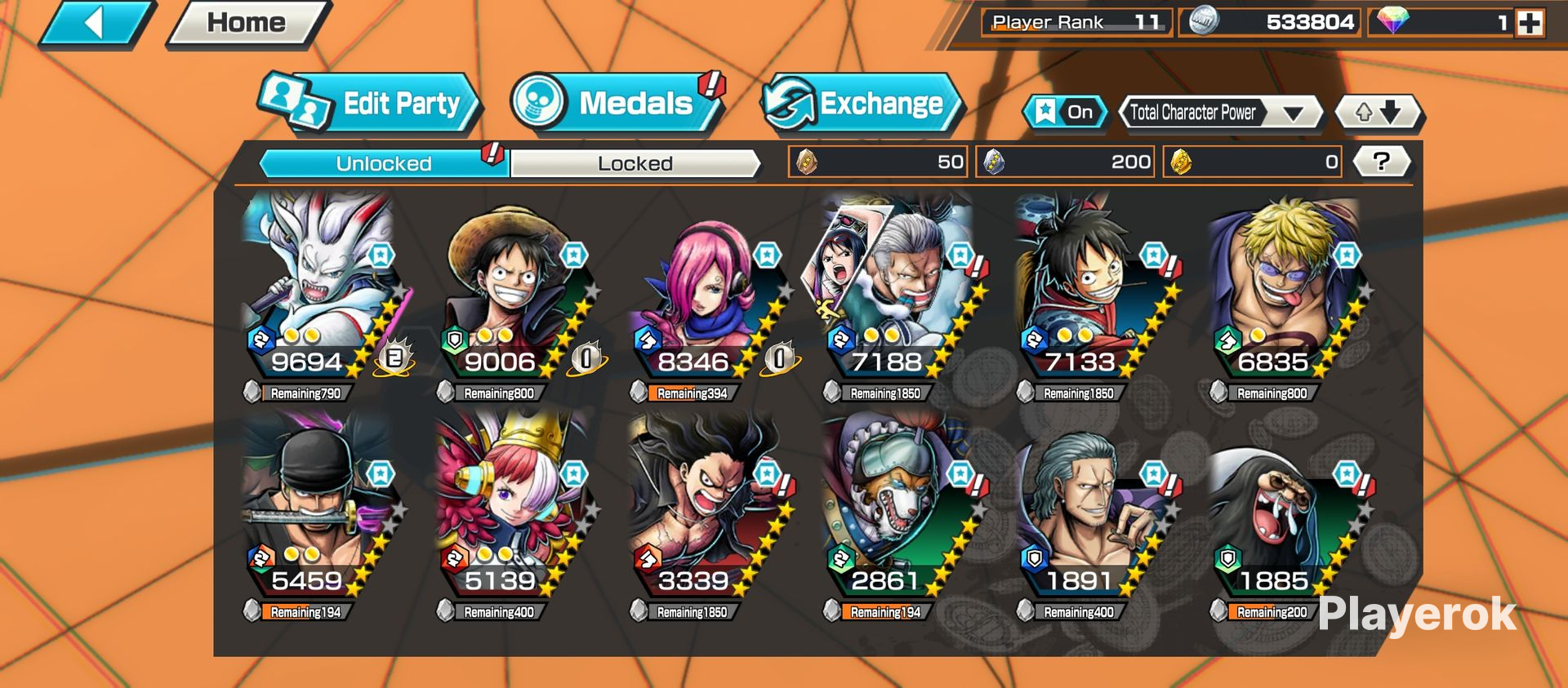Switch to the Unlocked tab
This screenshot has height=688, width=1568.
(x=384, y=163)
